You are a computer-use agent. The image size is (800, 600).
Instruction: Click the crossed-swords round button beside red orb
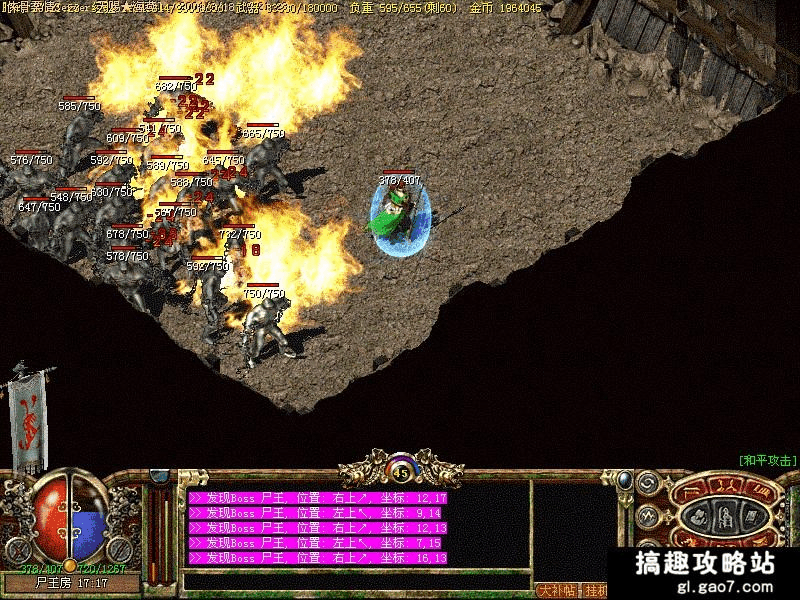pos(16,548)
